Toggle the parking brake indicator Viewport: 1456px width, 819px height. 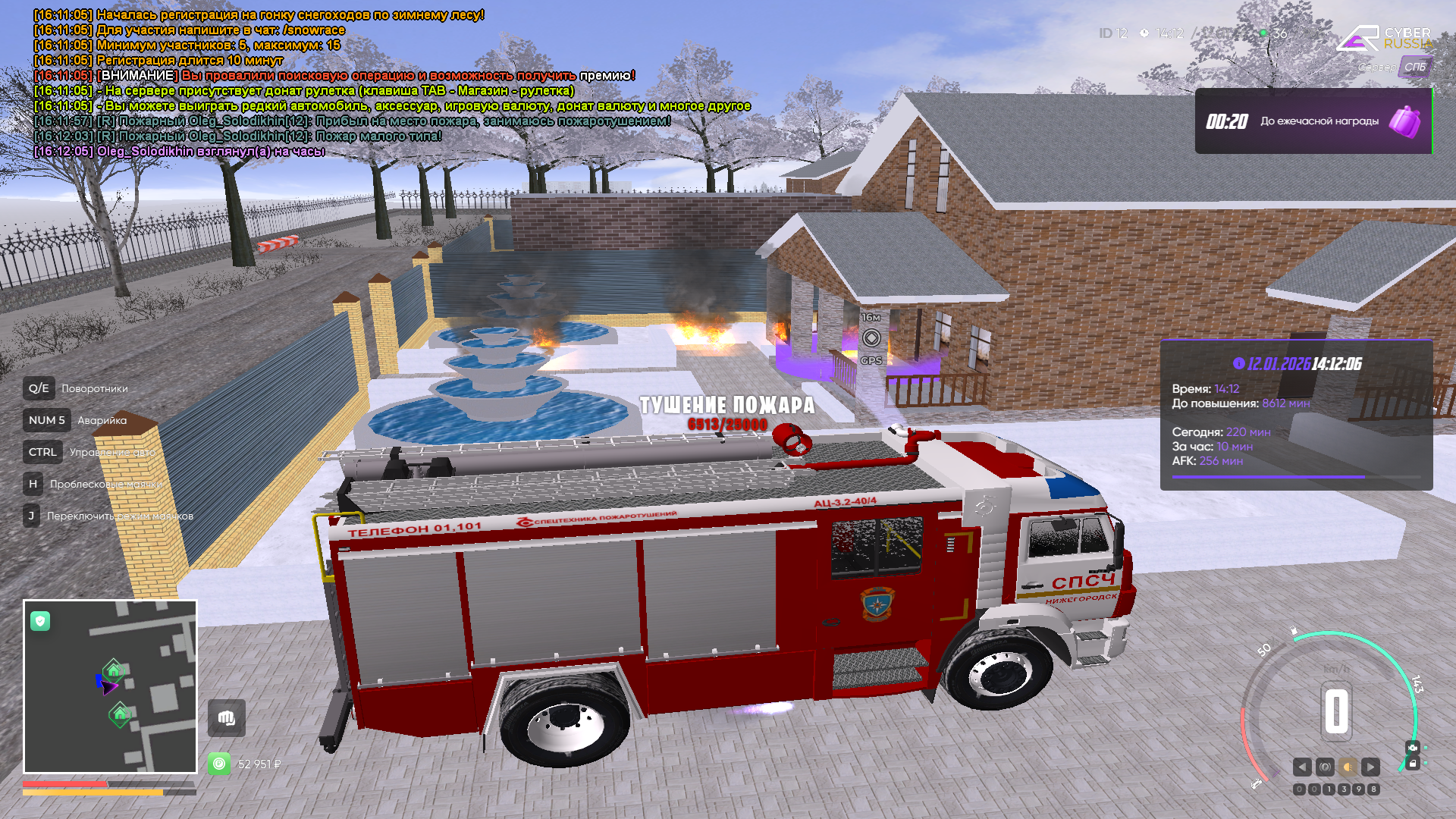click(x=1325, y=767)
